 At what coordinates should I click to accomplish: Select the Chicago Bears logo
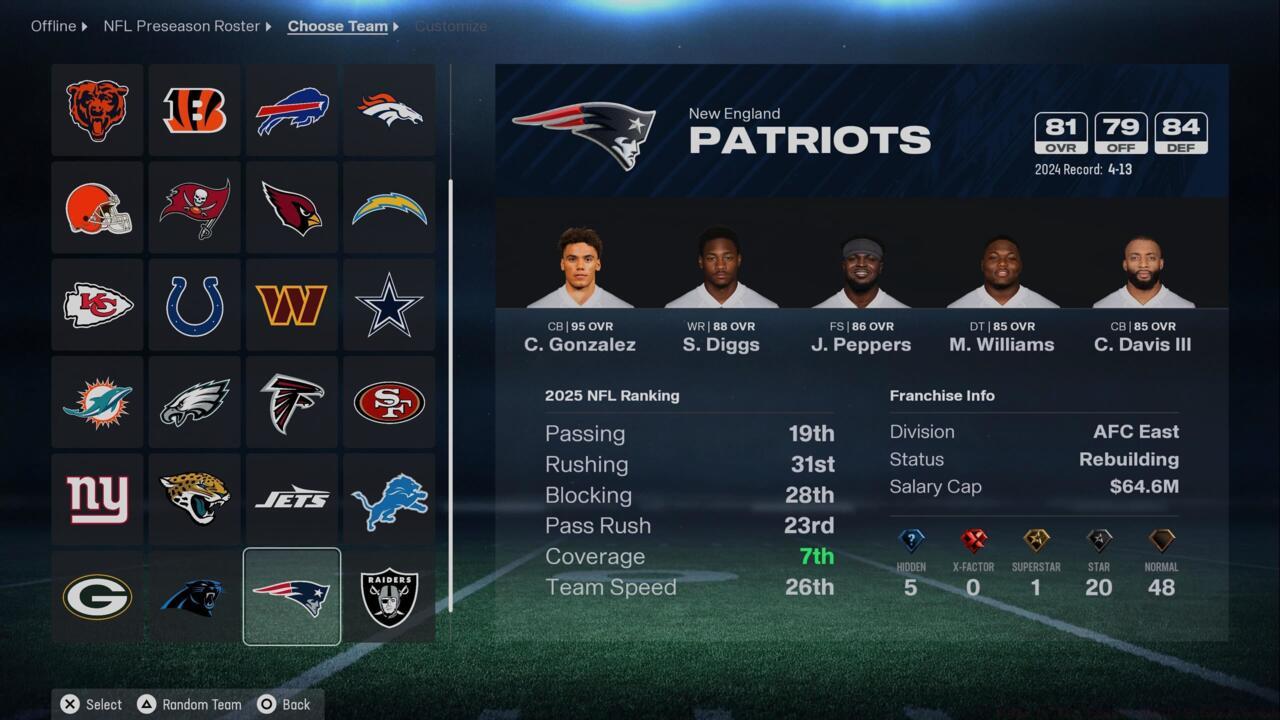[x=97, y=110]
